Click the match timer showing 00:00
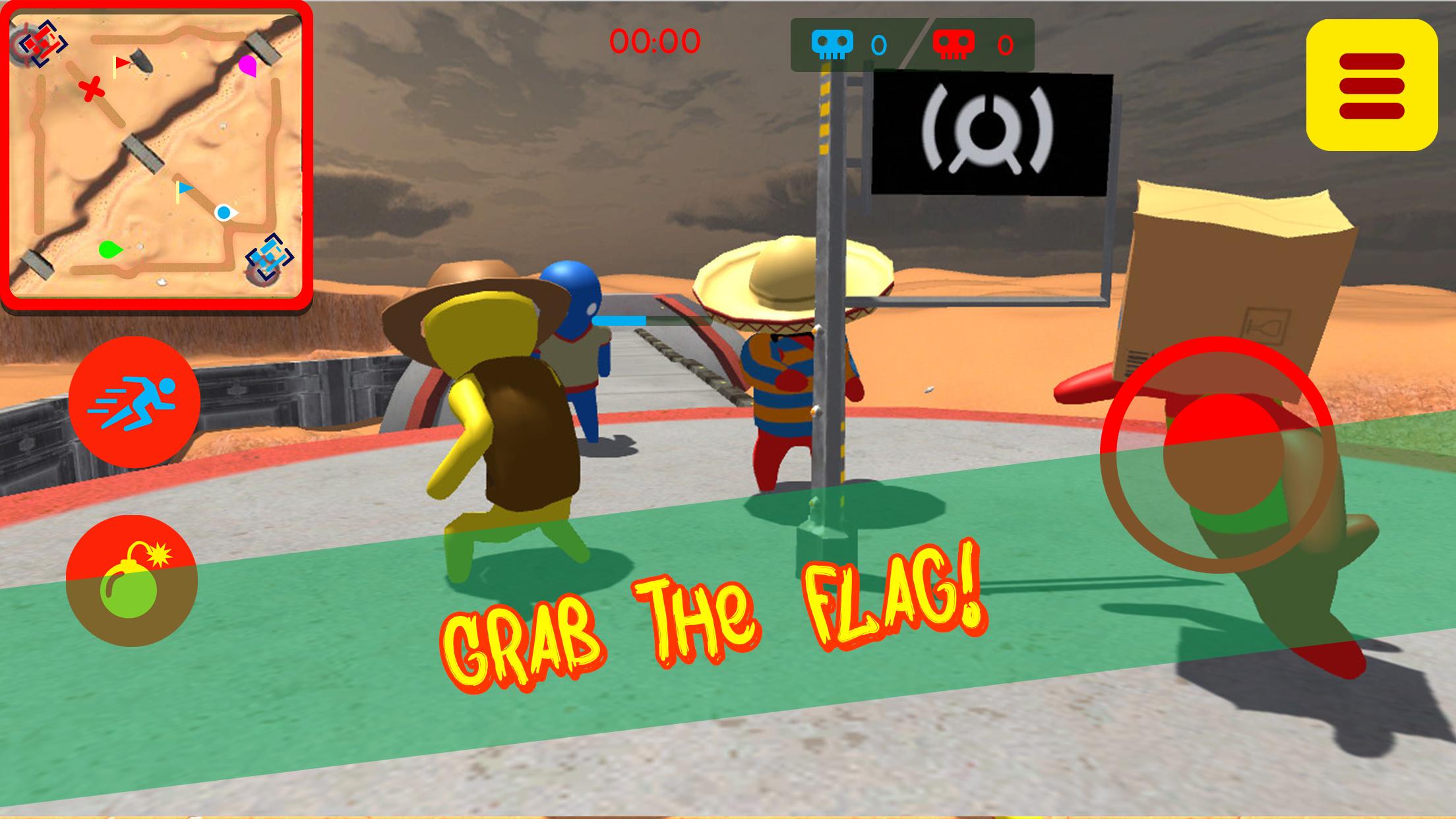 [x=655, y=41]
